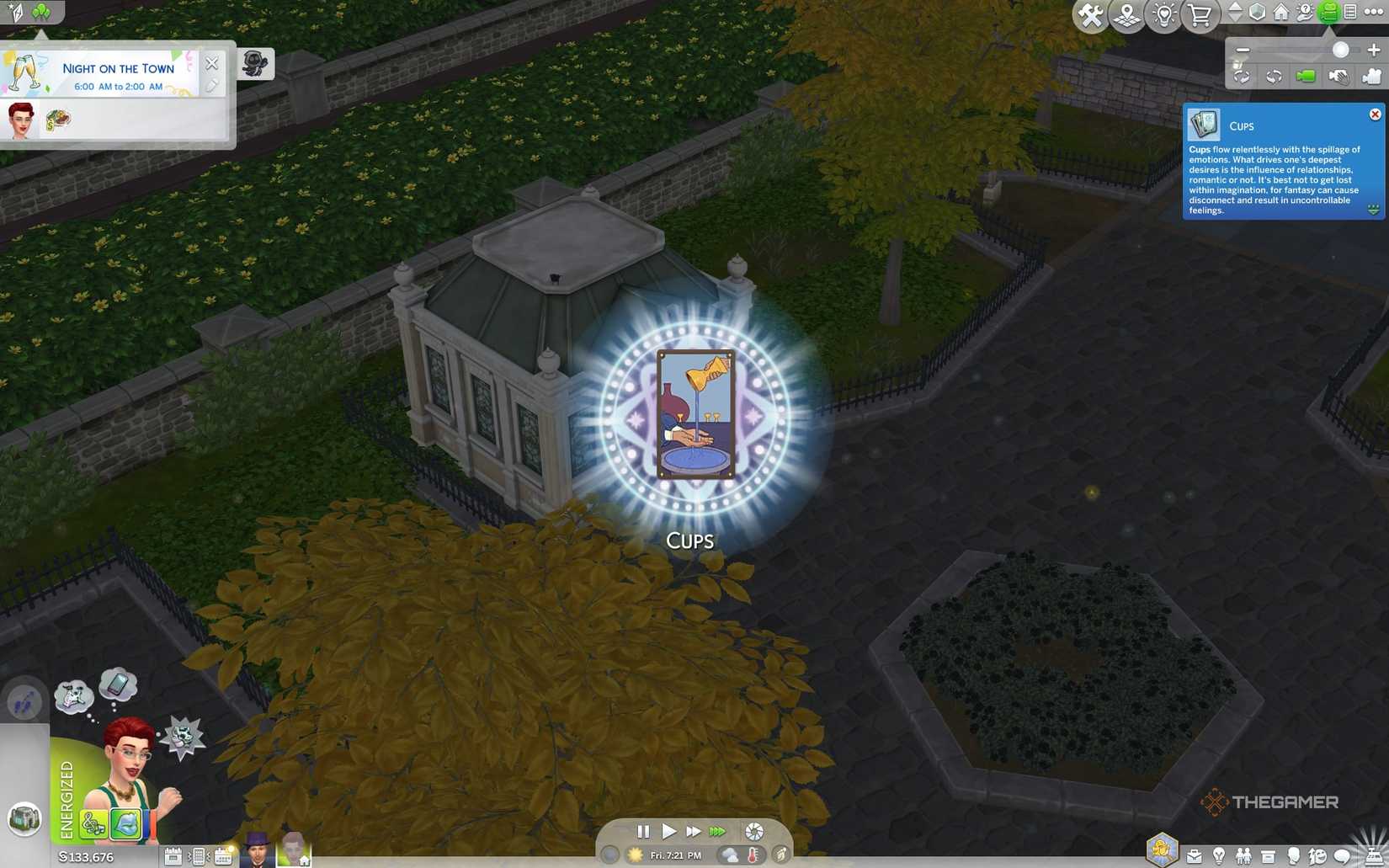Open the Simology head panel
Viewport: 1389px width, 868px height.
pos(1293,856)
